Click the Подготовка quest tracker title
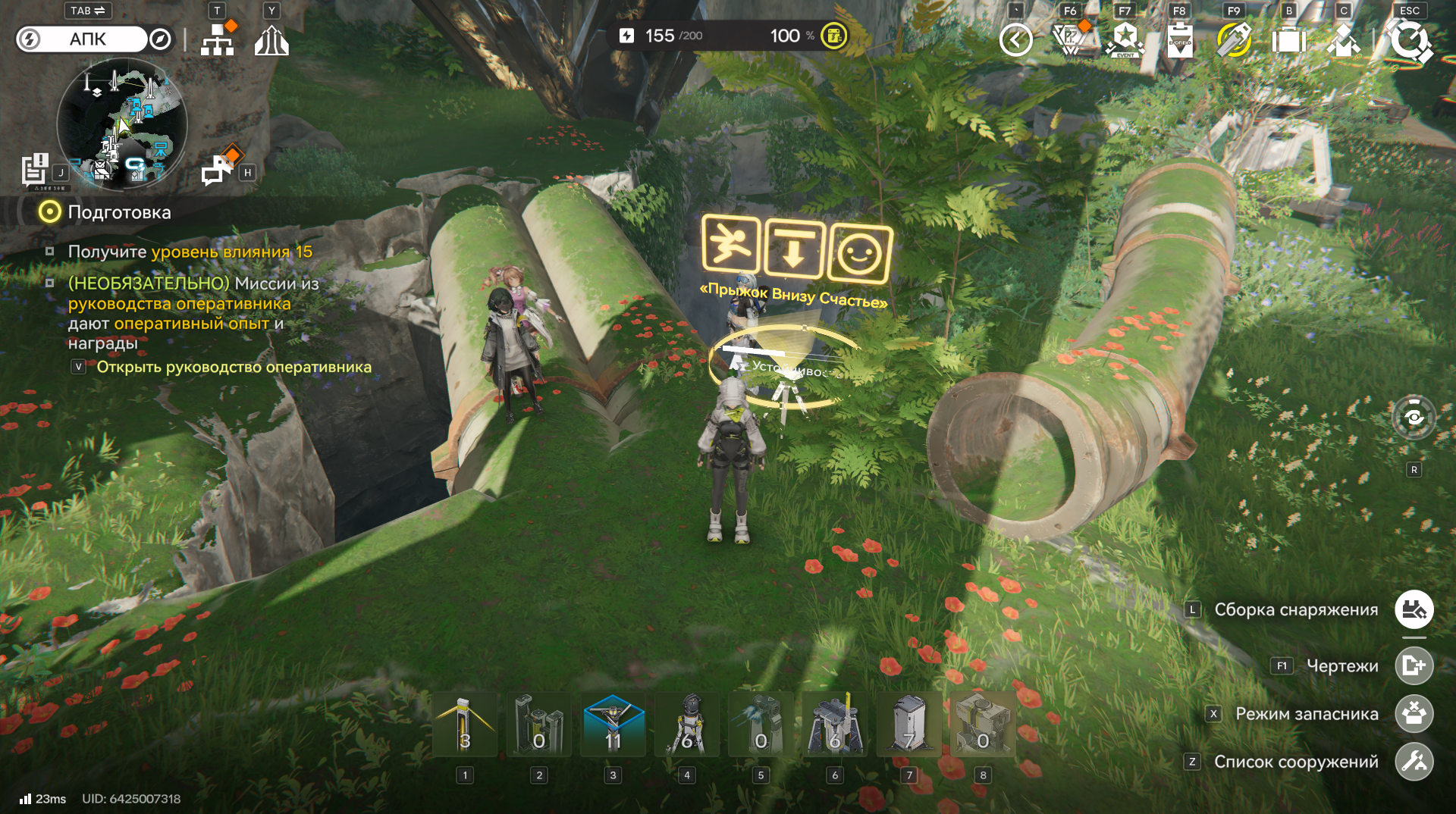This screenshot has width=1456, height=814. (119, 212)
